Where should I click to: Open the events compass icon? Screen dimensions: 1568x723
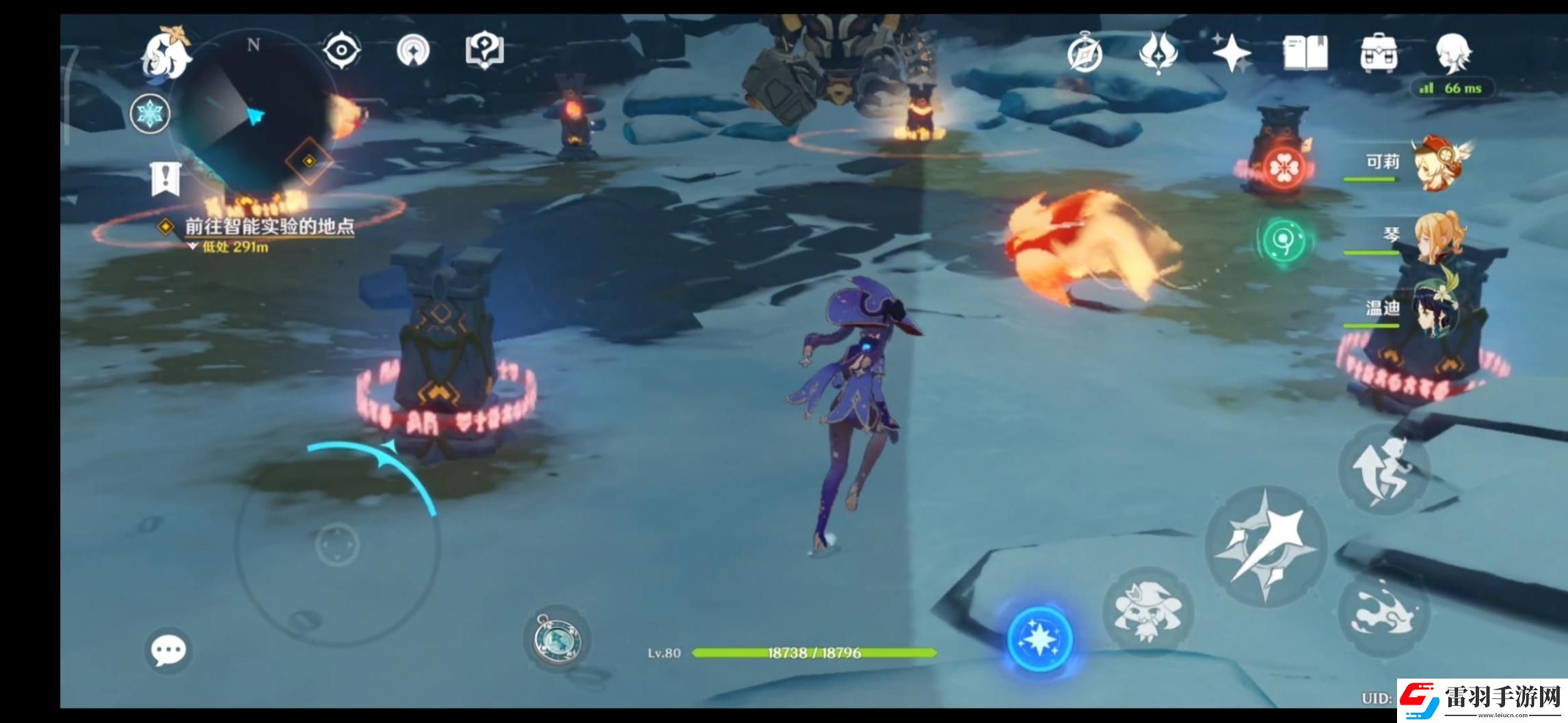click(1085, 53)
